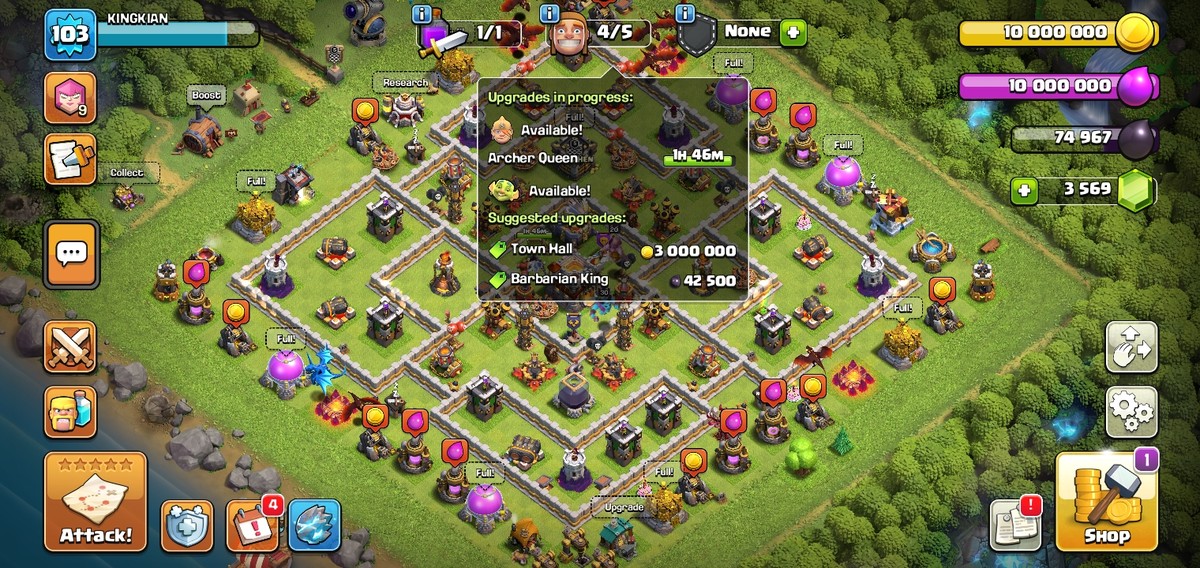Add a shield using the green plus
The image size is (1200, 568).
(793, 32)
